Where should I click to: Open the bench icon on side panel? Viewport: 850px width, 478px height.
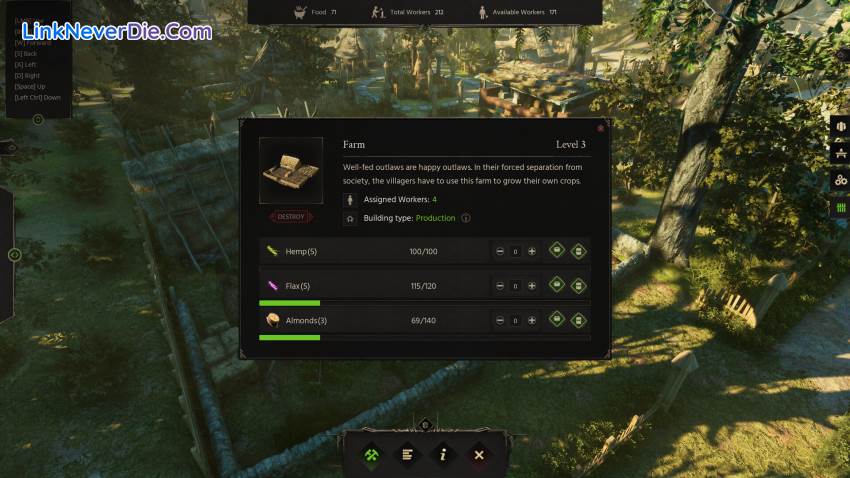[x=841, y=153]
